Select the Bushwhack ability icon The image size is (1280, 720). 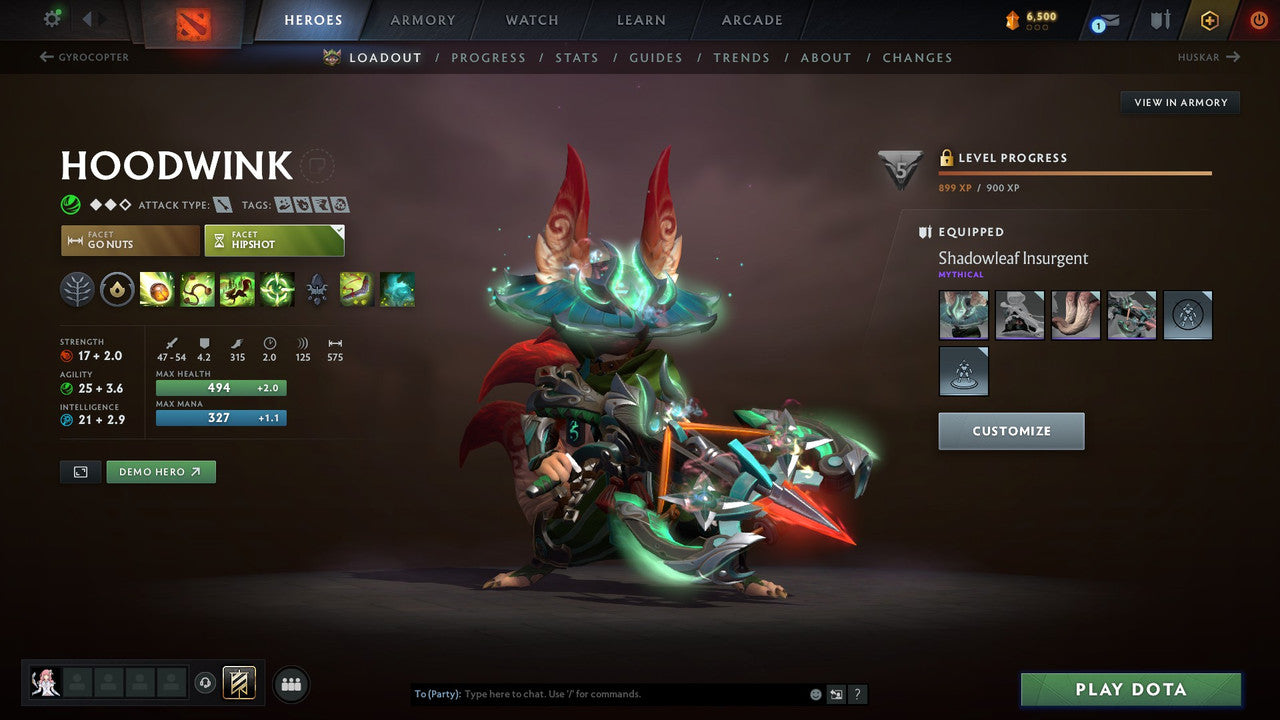[197, 289]
